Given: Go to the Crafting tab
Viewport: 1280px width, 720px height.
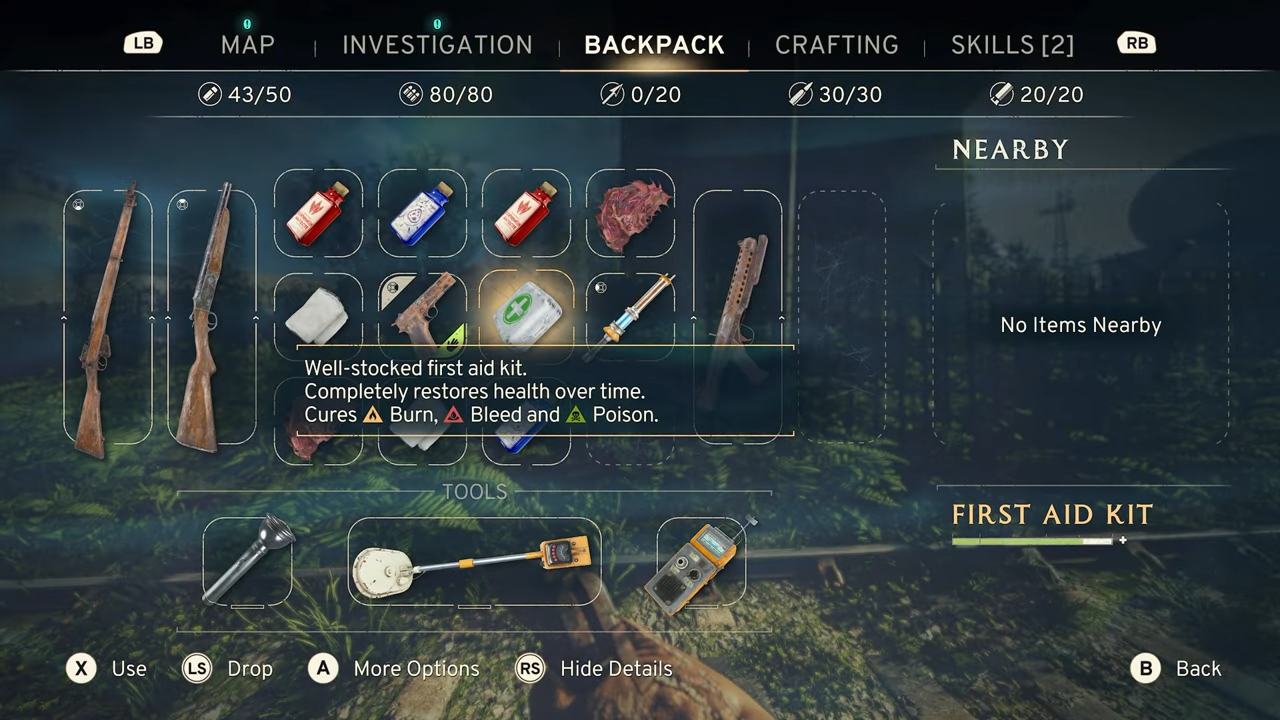Looking at the screenshot, I should [836, 45].
